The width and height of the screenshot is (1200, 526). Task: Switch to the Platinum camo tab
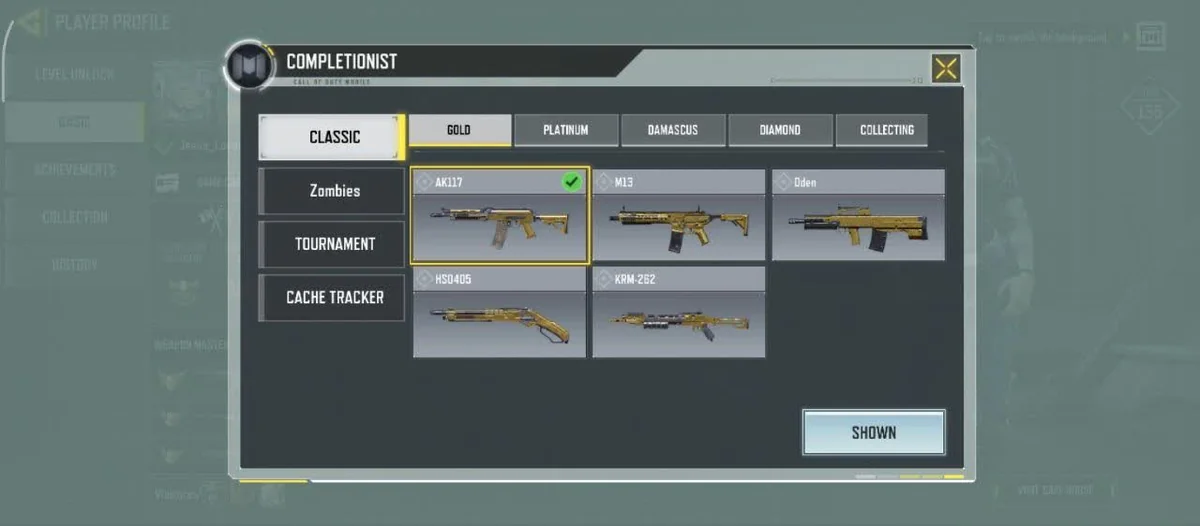(566, 130)
